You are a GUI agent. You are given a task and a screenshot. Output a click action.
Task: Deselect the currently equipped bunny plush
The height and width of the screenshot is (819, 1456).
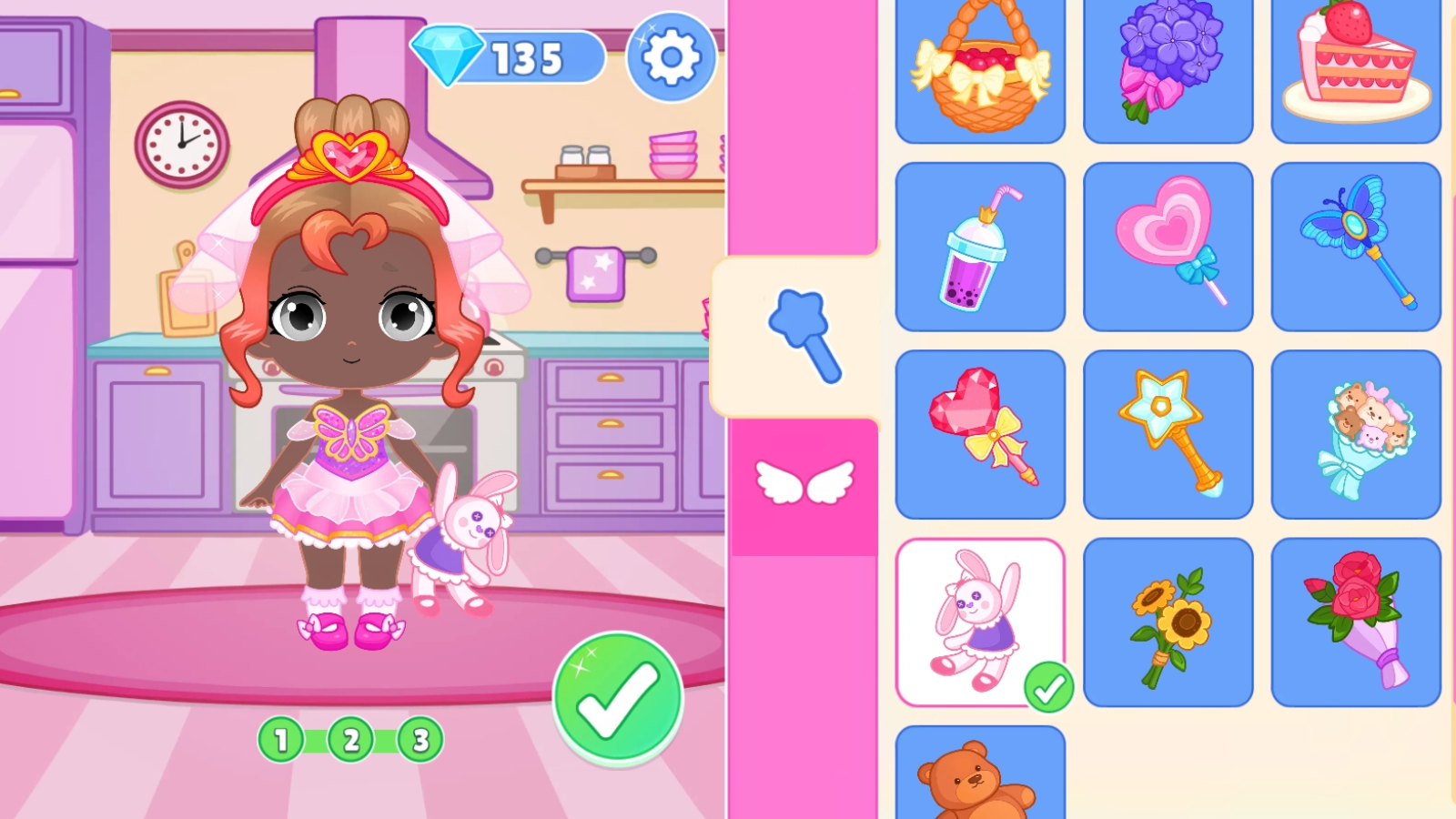981,622
